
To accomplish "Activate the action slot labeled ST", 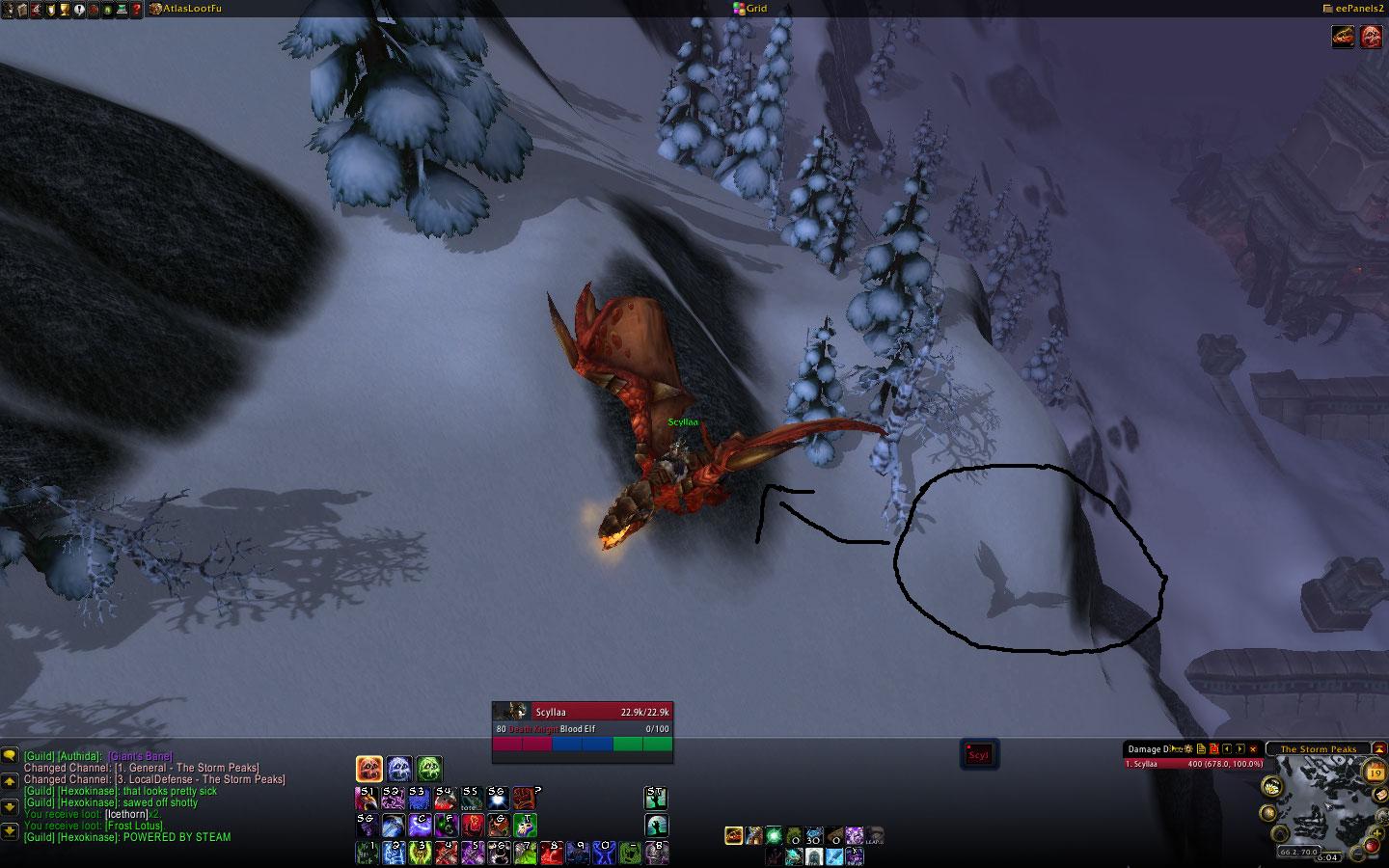I will [656, 798].
